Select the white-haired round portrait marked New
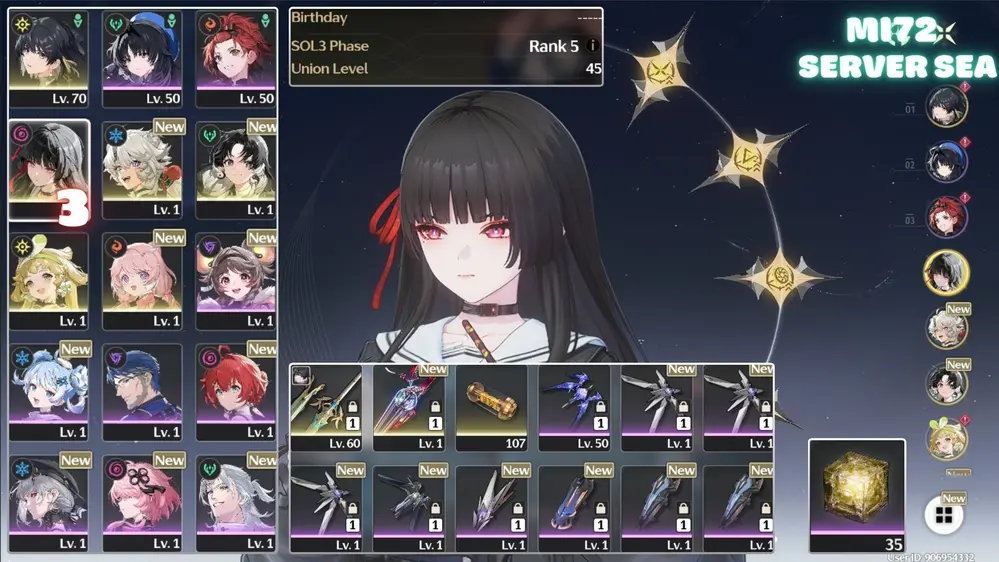Viewport: 999px width, 562px height. tap(945, 327)
